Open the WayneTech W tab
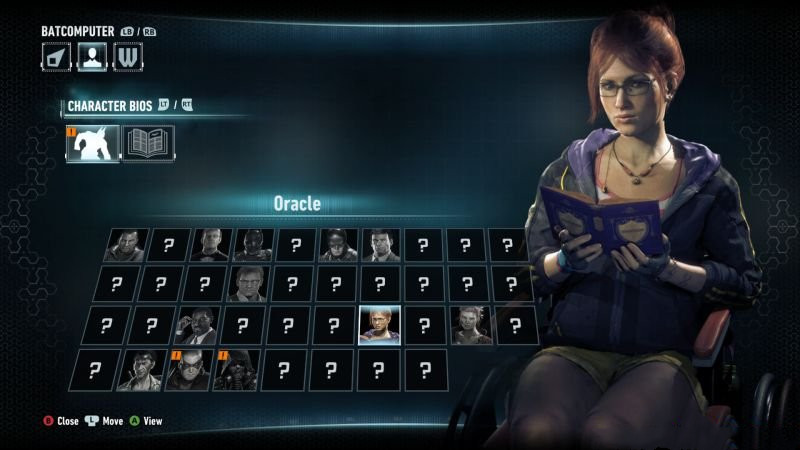This screenshot has height=450, width=800. [127, 57]
